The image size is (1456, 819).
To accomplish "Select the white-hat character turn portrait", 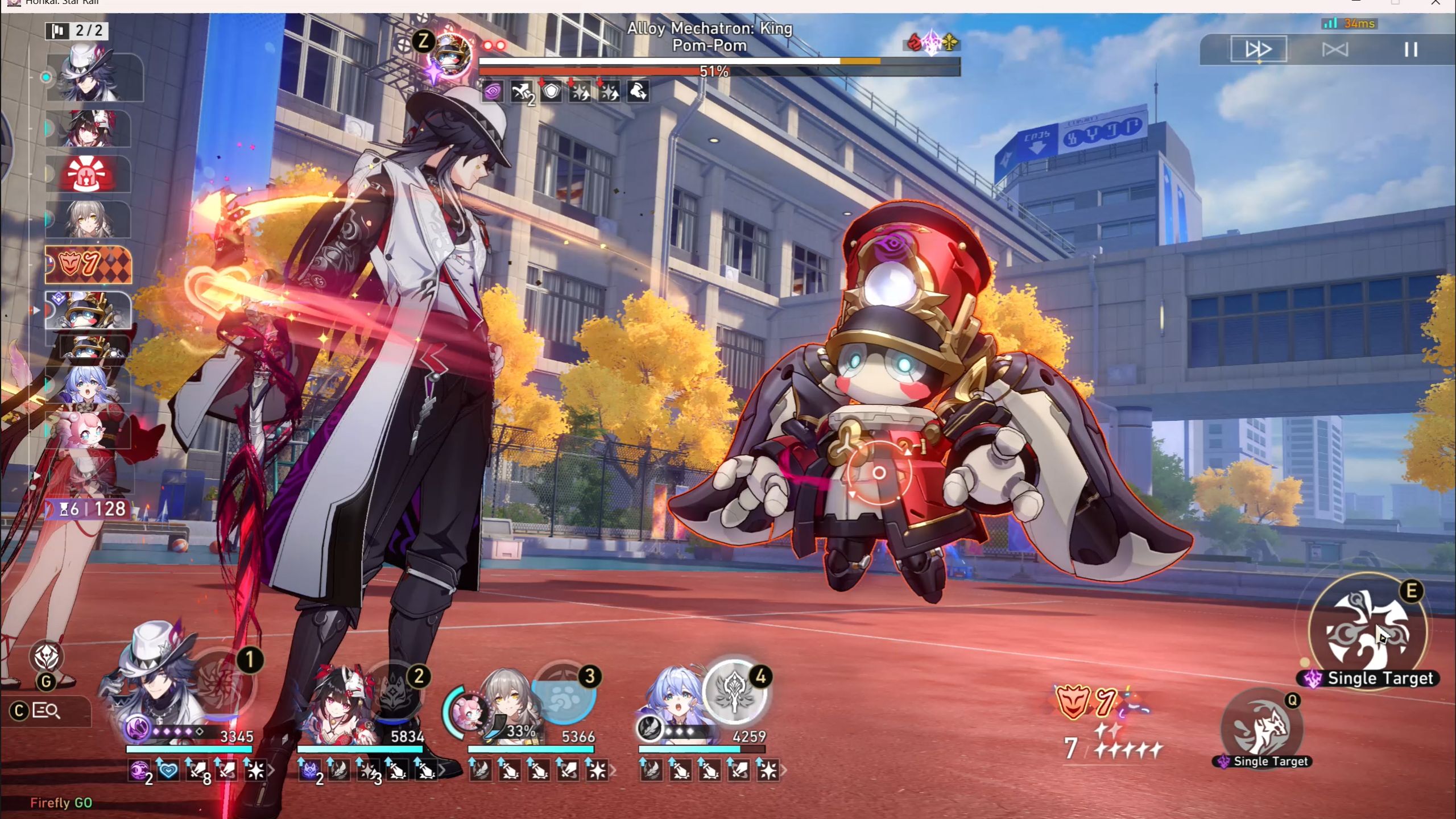I will point(92,75).
